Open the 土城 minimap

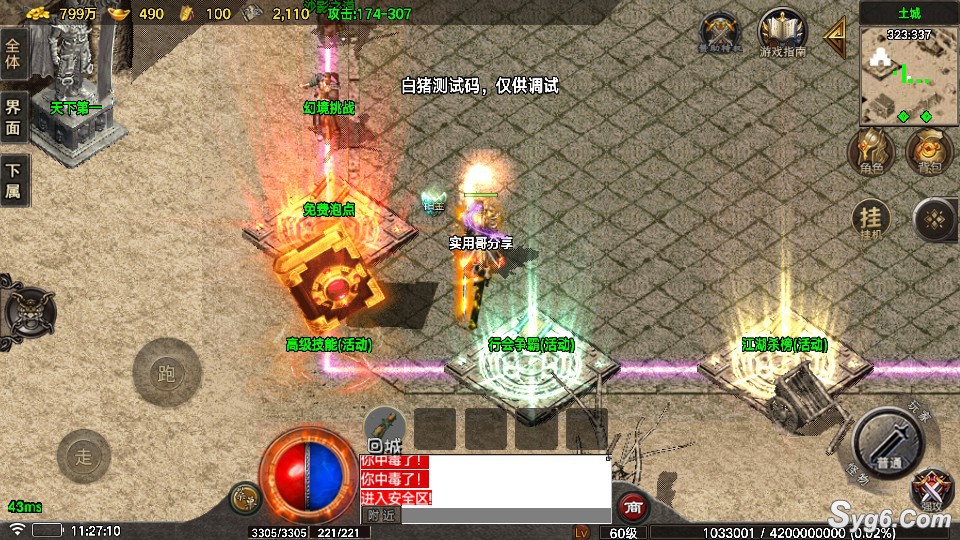click(908, 70)
